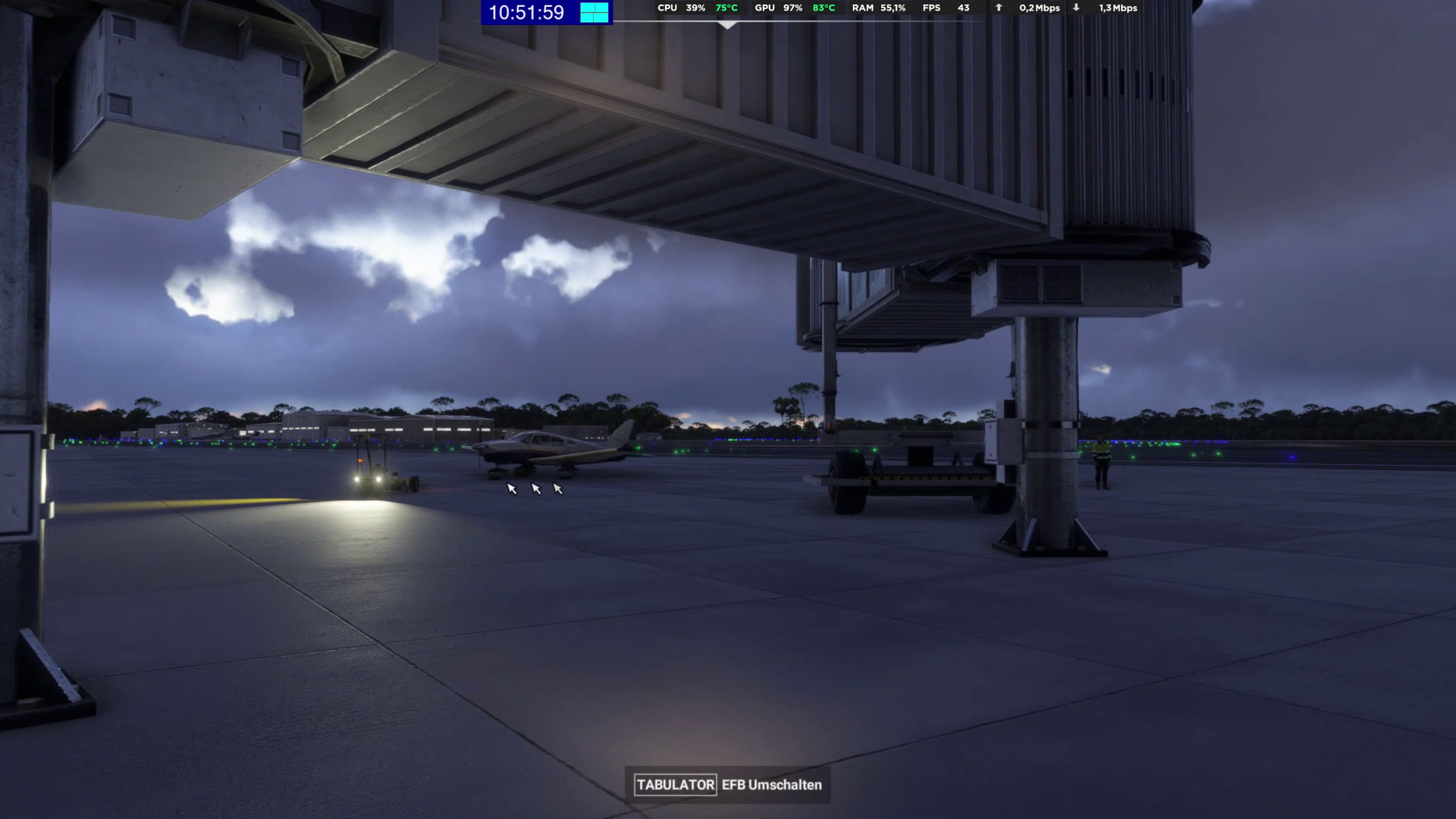The height and width of the screenshot is (819, 1456).
Task: Open the toolbar via the white triangle handle
Action: [727, 25]
